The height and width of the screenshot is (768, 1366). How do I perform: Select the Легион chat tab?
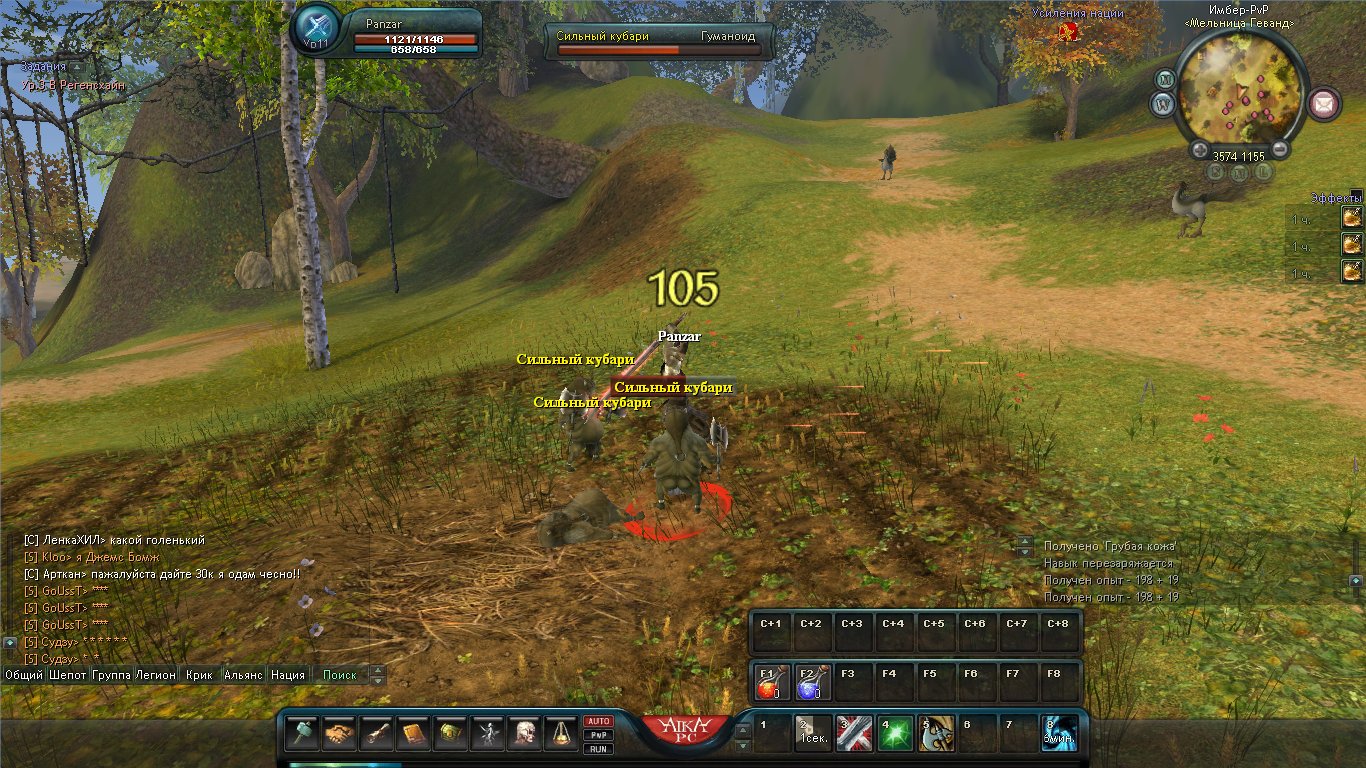point(156,675)
